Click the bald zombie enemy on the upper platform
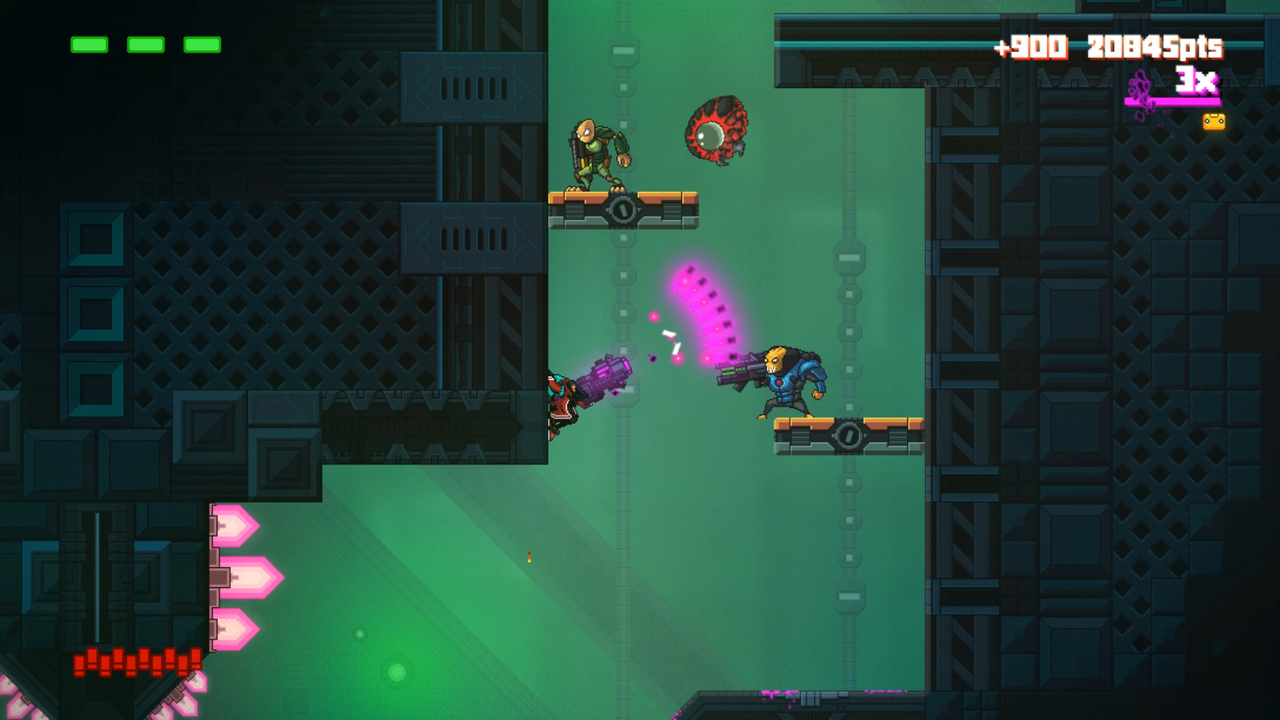This screenshot has height=720, width=1280. [598, 150]
